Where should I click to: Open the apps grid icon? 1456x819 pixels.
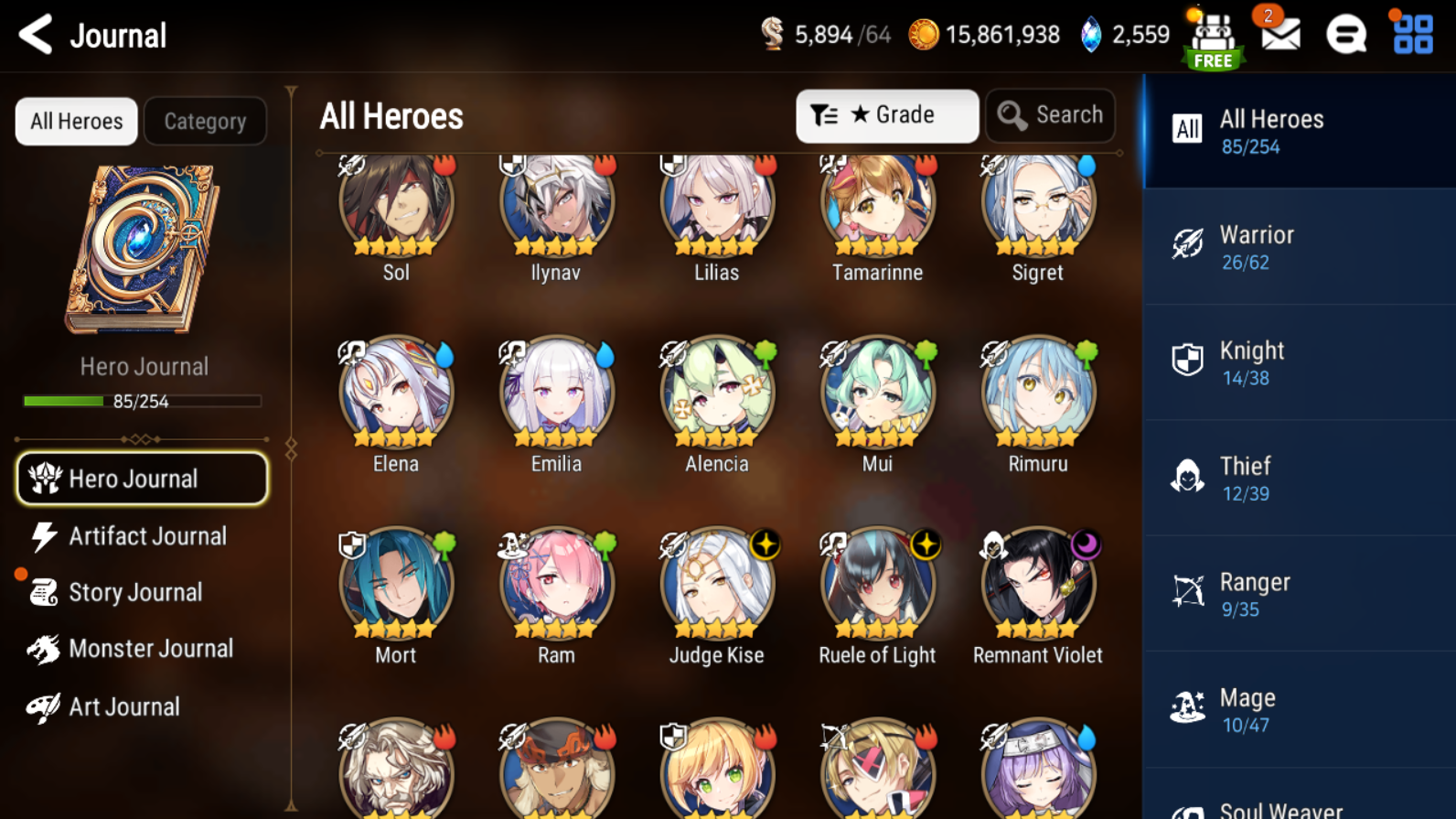coord(1411,35)
